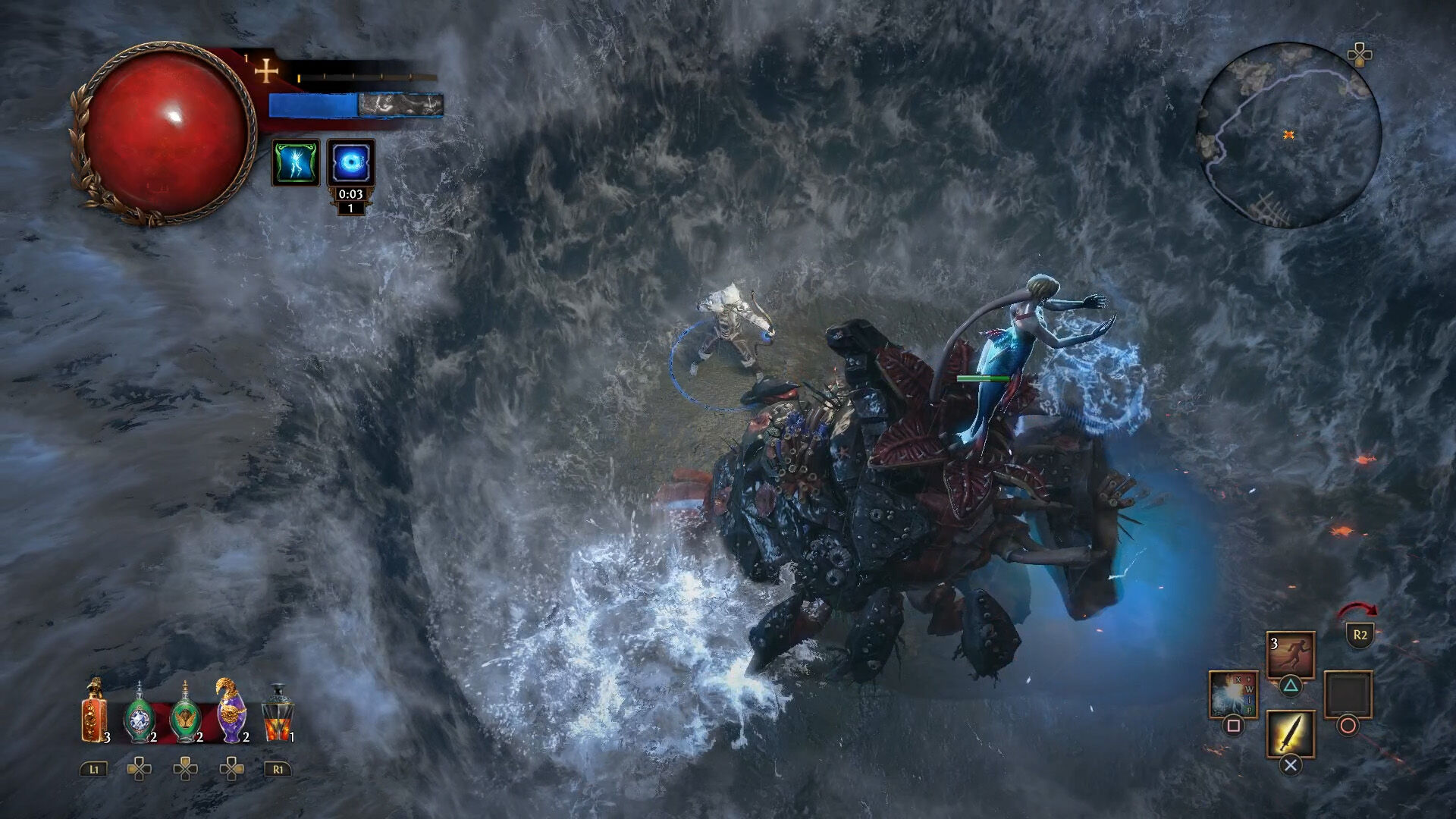Screen dimensions: 1456x819
Task: Trigger the white burst WIP skill
Action: click(x=1233, y=694)
